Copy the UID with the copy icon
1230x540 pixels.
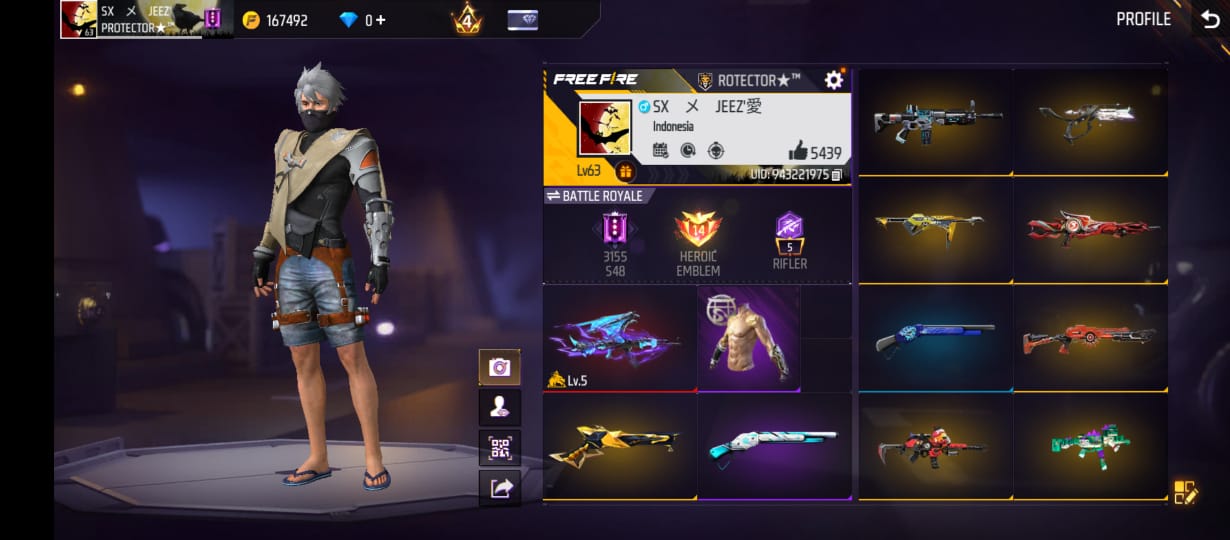(x=836, y=175)
